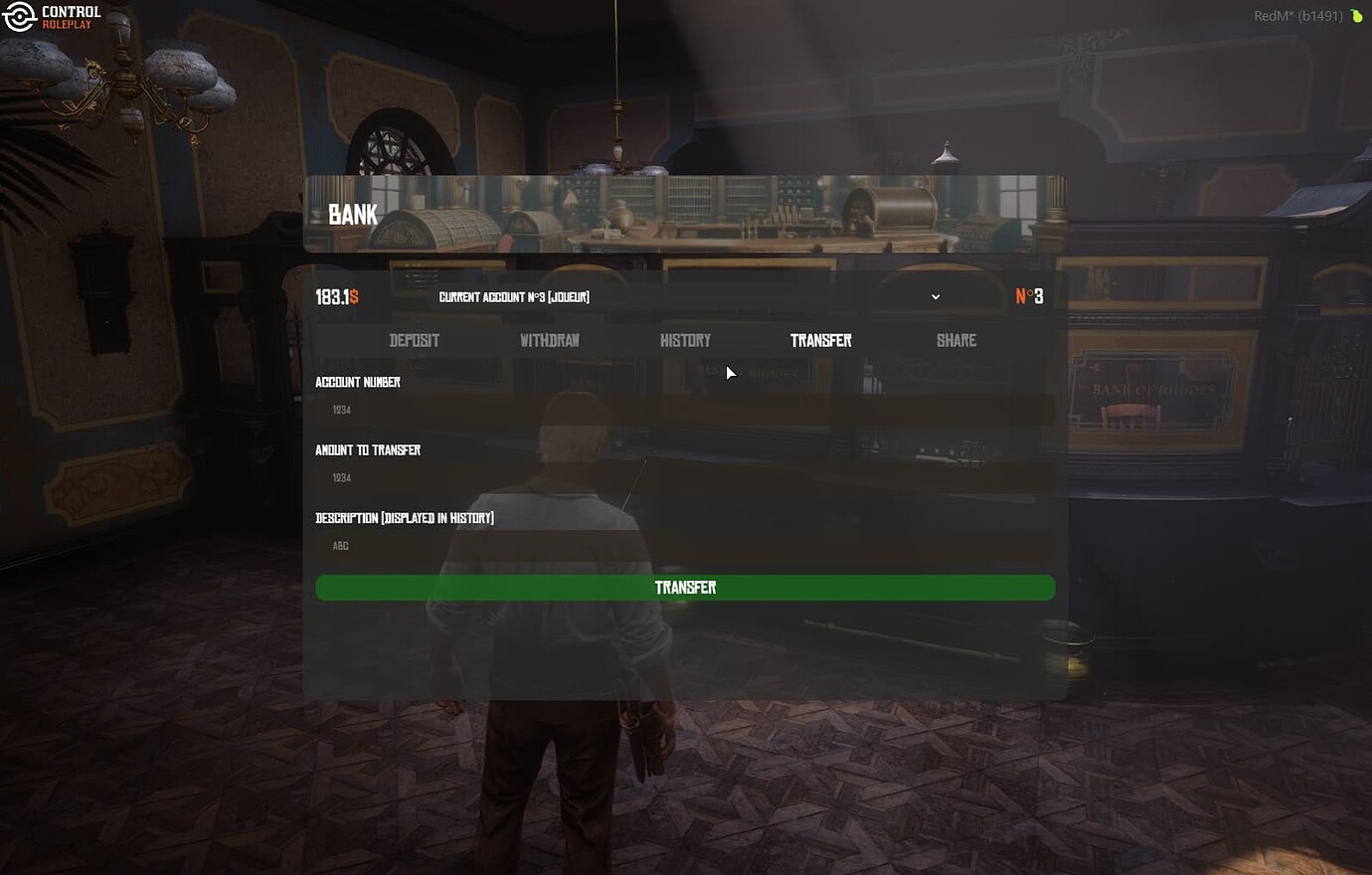Image resolution: width=1372 pixels, height=875 pixels.
Task: Click the Account Number input field
Action: pyautogui.click(x=685, y=410)
